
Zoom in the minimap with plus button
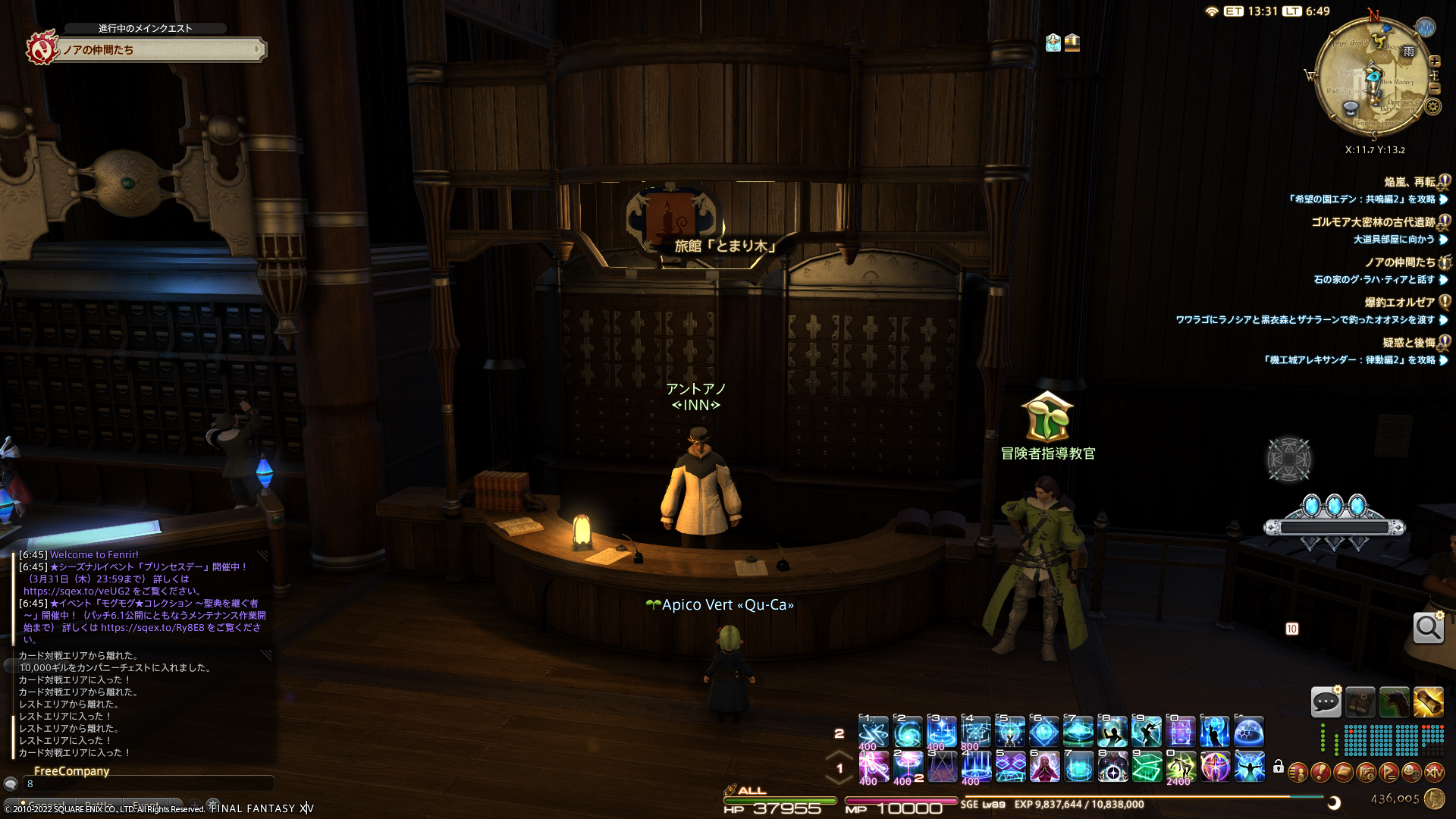tap(1434, 61)
